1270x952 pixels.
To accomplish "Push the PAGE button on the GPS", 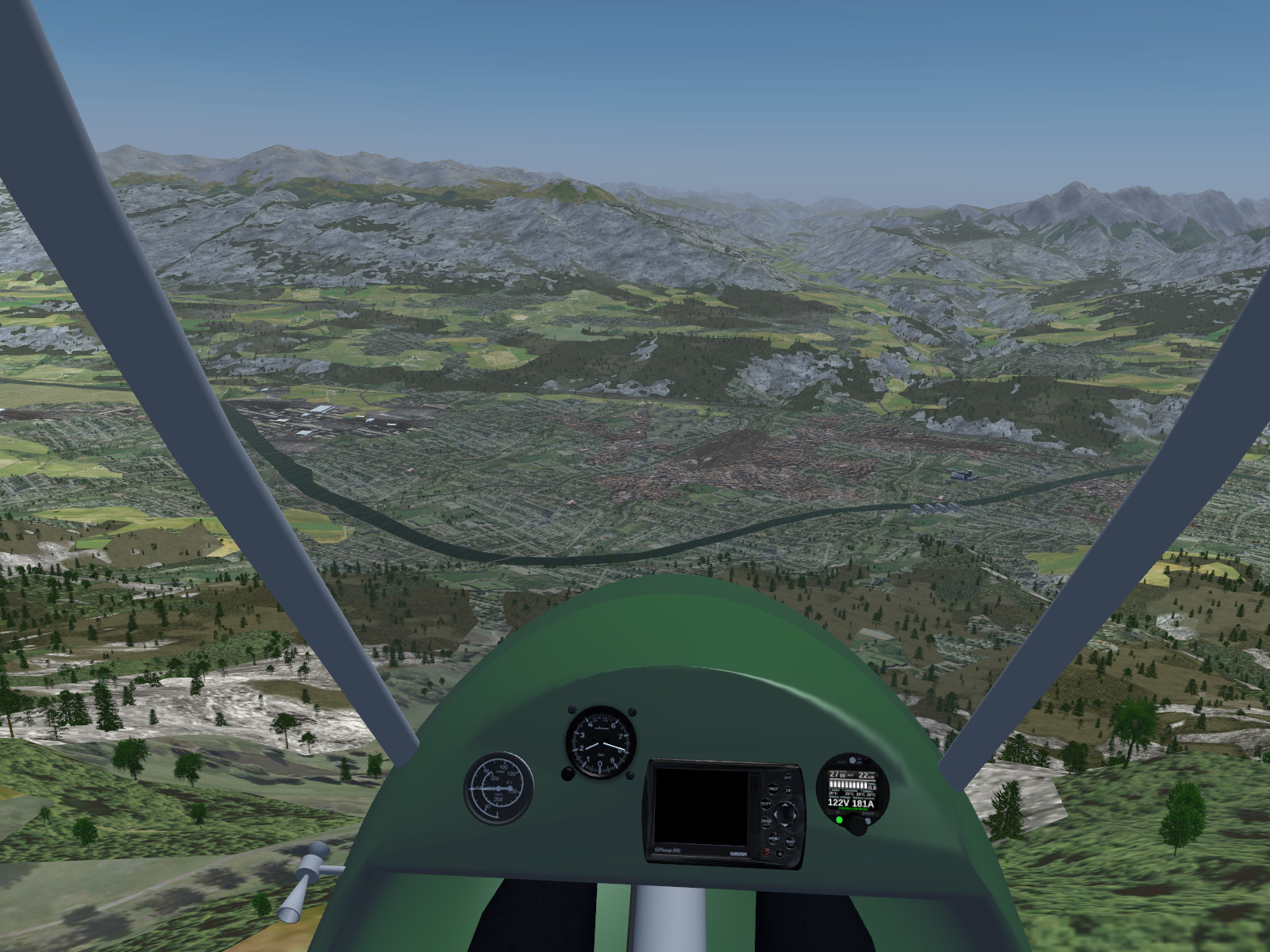I will (773, 789).
